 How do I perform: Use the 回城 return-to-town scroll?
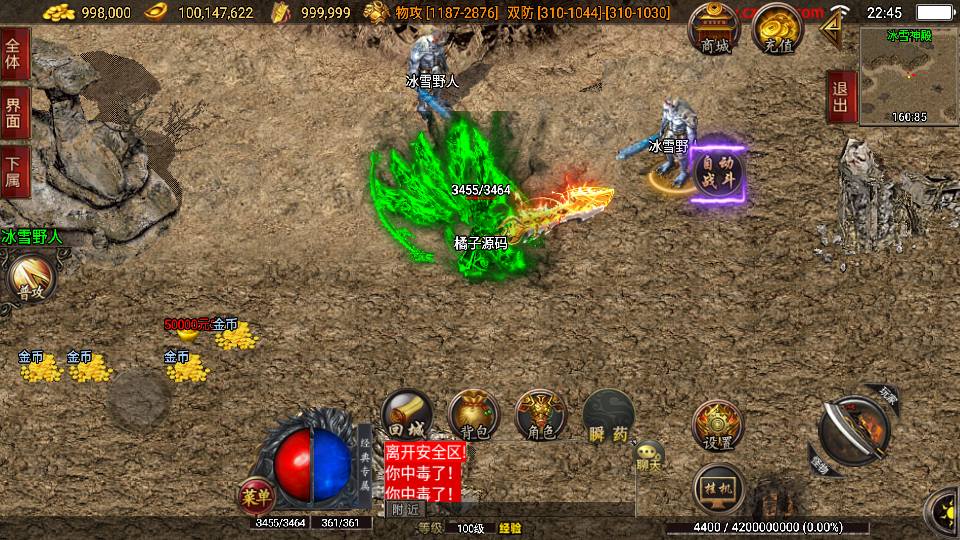(407, 415)
